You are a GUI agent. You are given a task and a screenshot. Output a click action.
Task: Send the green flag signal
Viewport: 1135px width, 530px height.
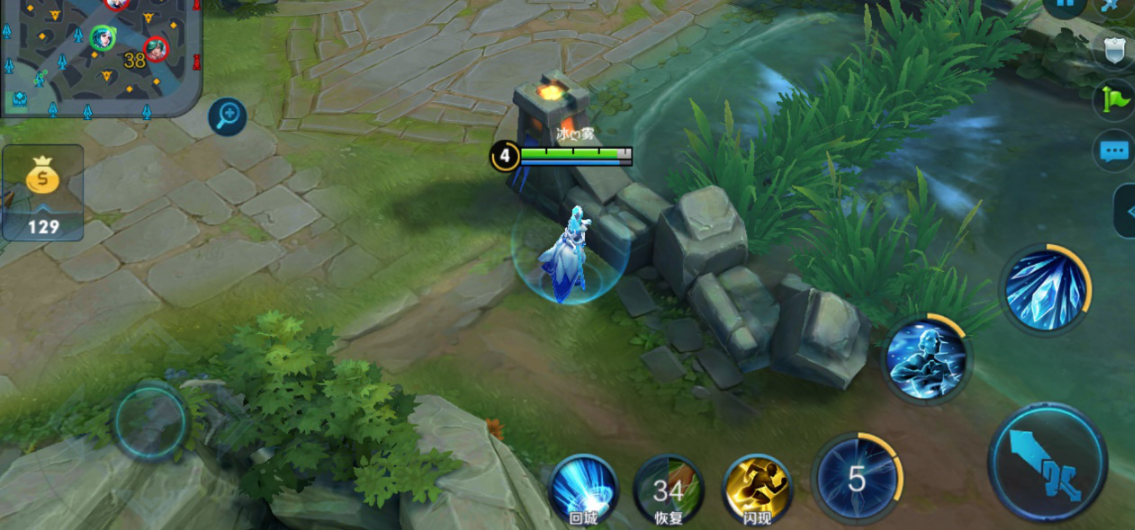[x=1113, y=100]
